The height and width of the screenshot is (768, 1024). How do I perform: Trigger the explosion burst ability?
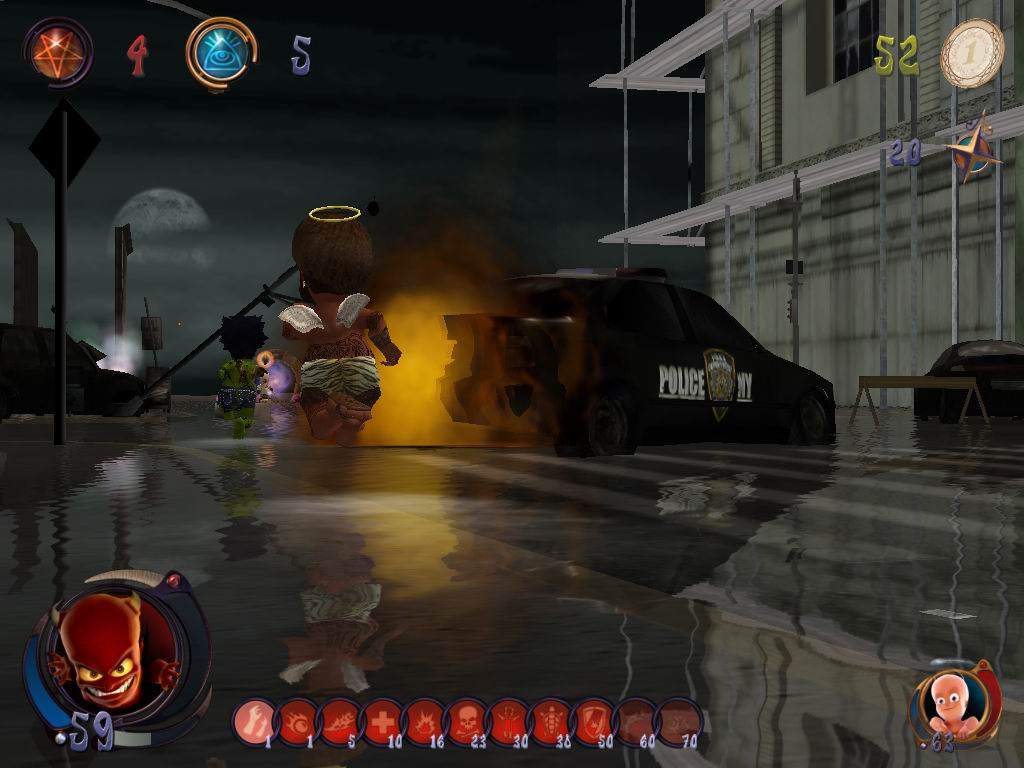click(x=424, y=720)
